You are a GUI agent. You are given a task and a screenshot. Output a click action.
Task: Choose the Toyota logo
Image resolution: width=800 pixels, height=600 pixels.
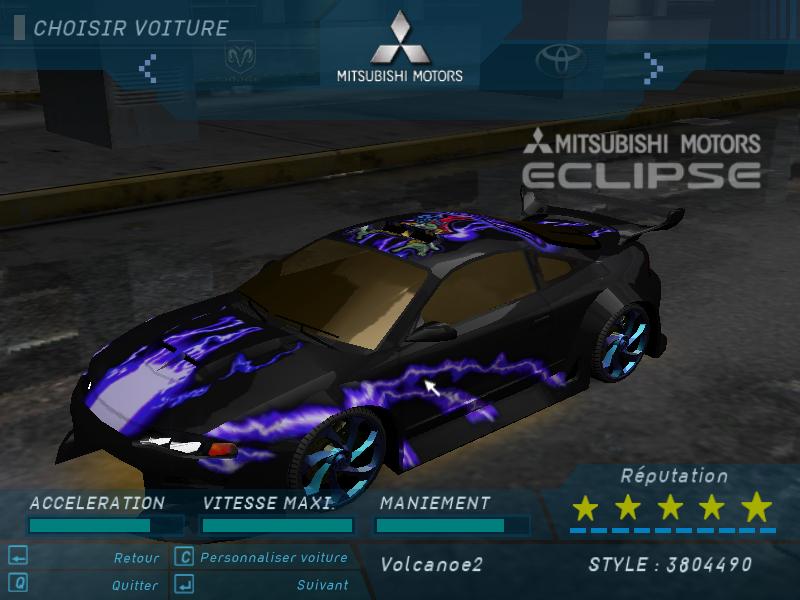(x=560, y=60)
